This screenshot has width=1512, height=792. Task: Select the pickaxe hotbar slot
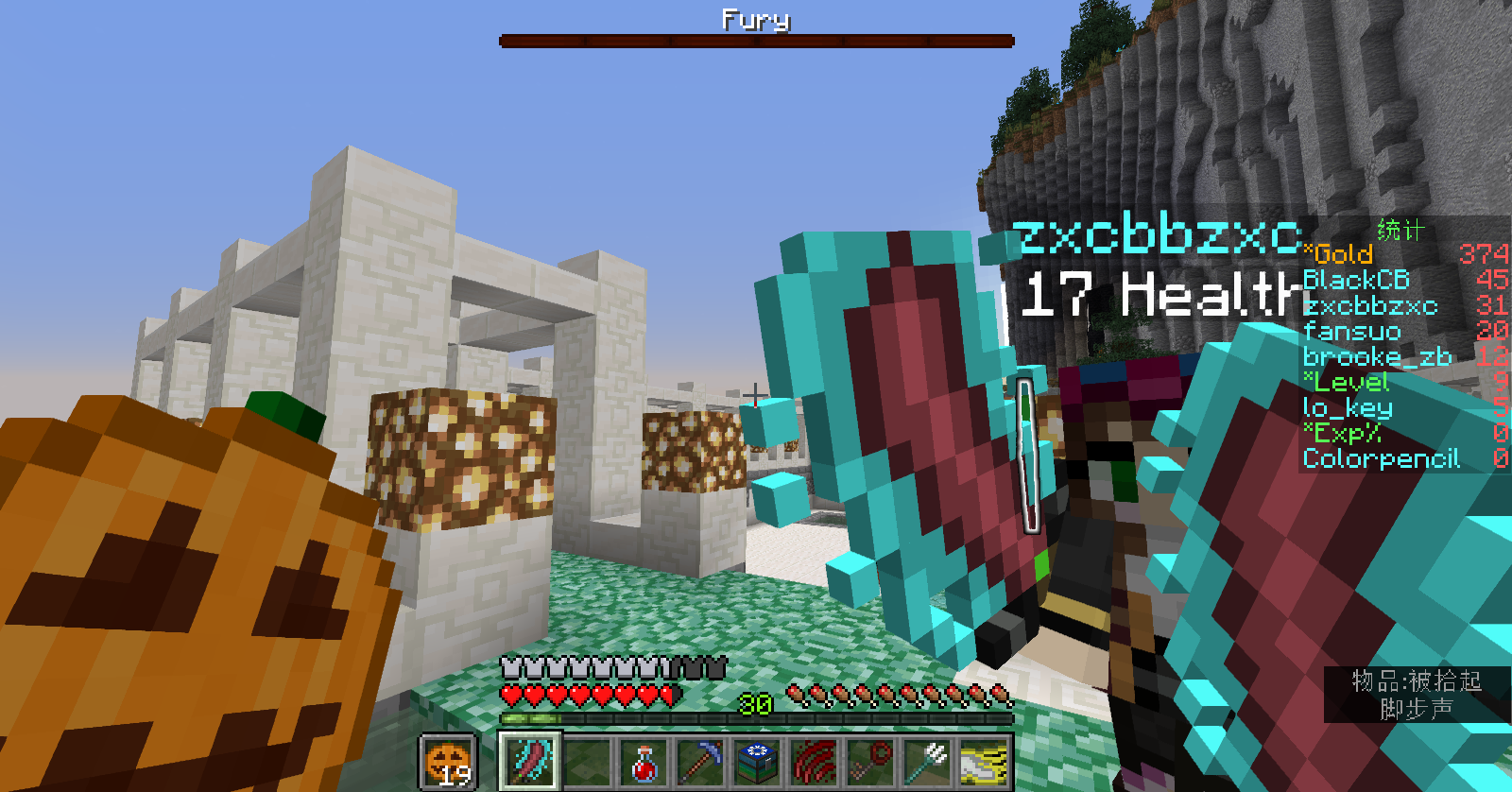coord(700,762)
